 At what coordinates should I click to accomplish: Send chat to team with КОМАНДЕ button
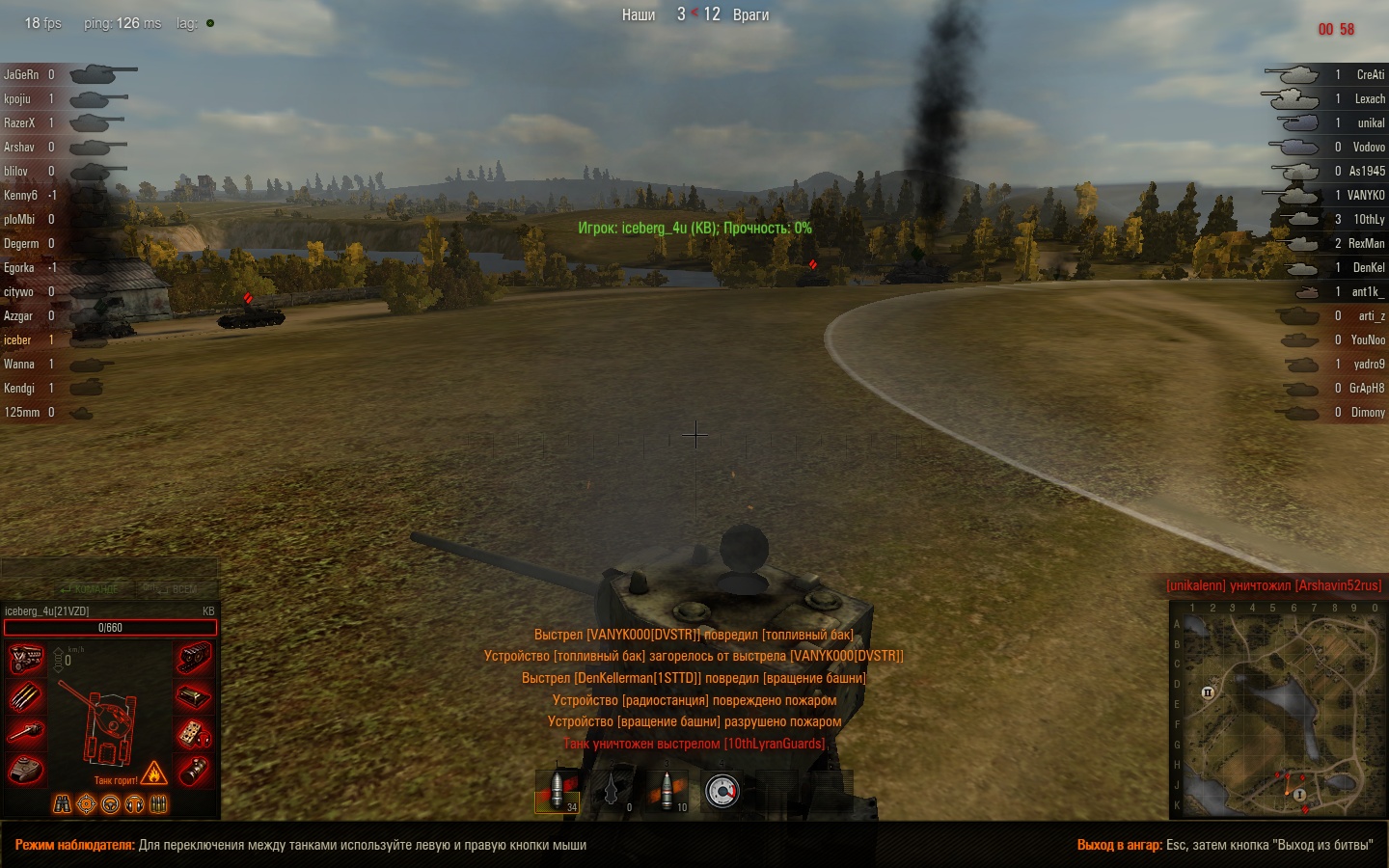[x=90, y=588]
